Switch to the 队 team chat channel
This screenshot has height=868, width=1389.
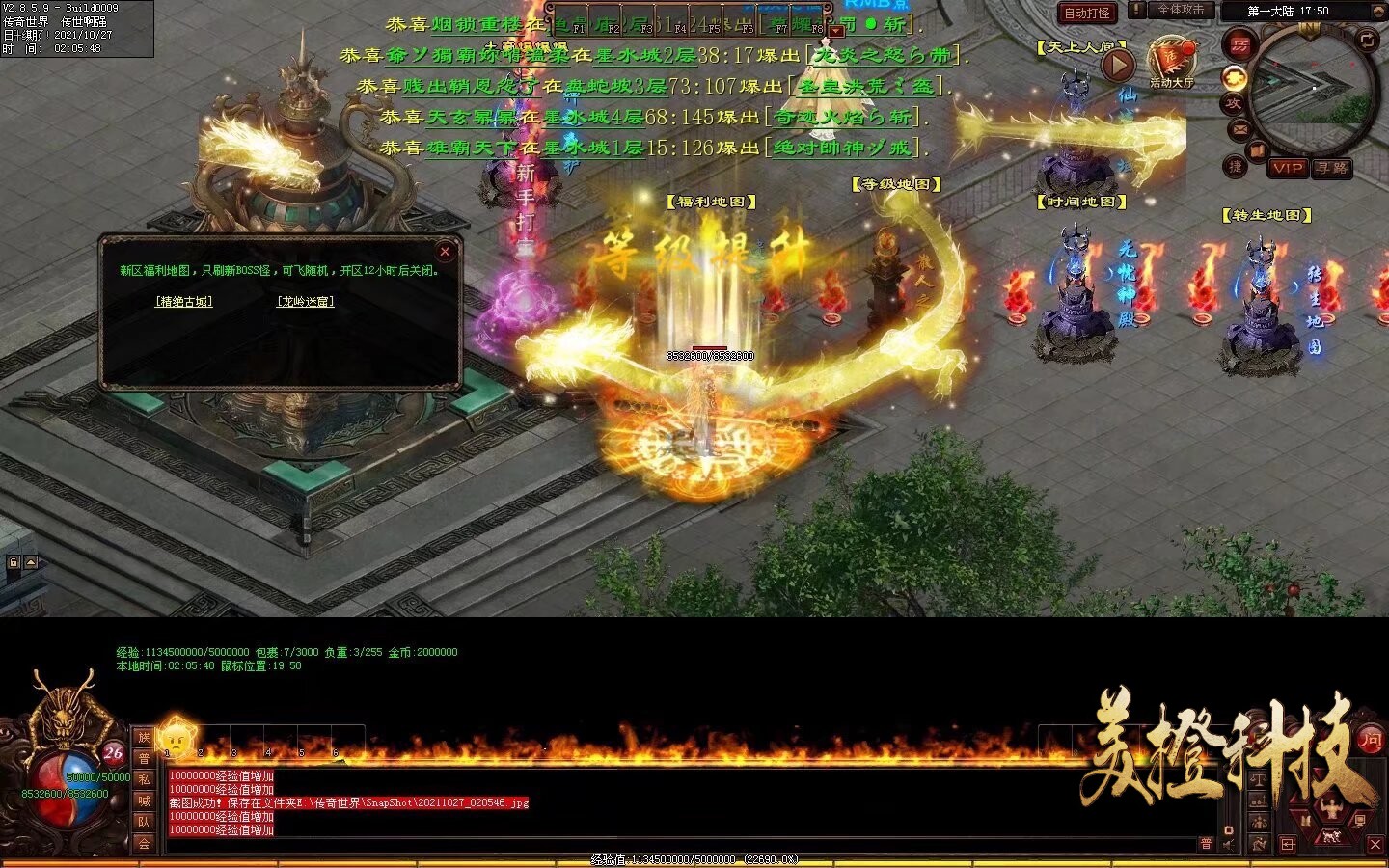point(144,822)
